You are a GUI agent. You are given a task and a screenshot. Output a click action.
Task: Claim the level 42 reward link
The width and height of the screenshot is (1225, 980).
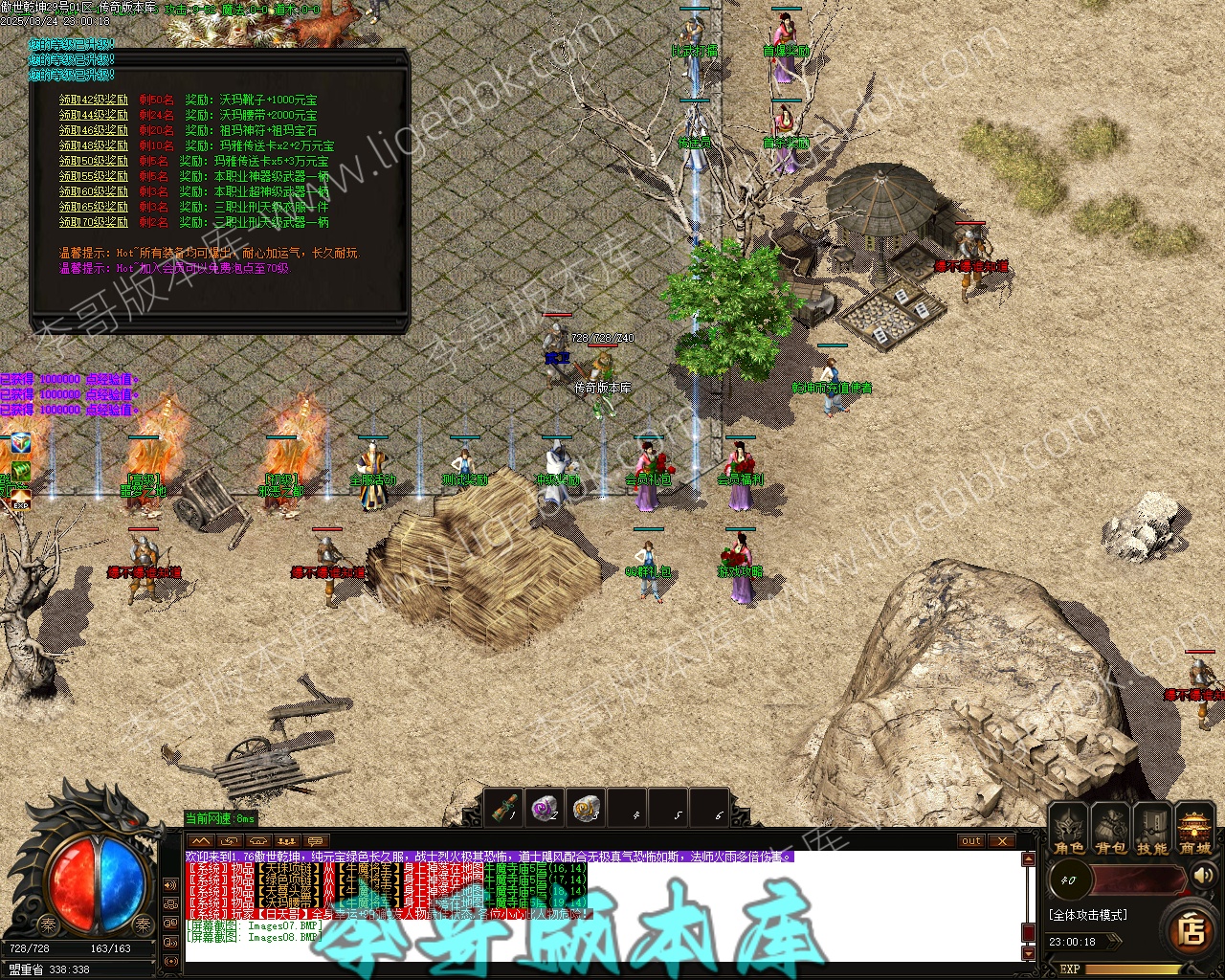click(x=93, y=100)
